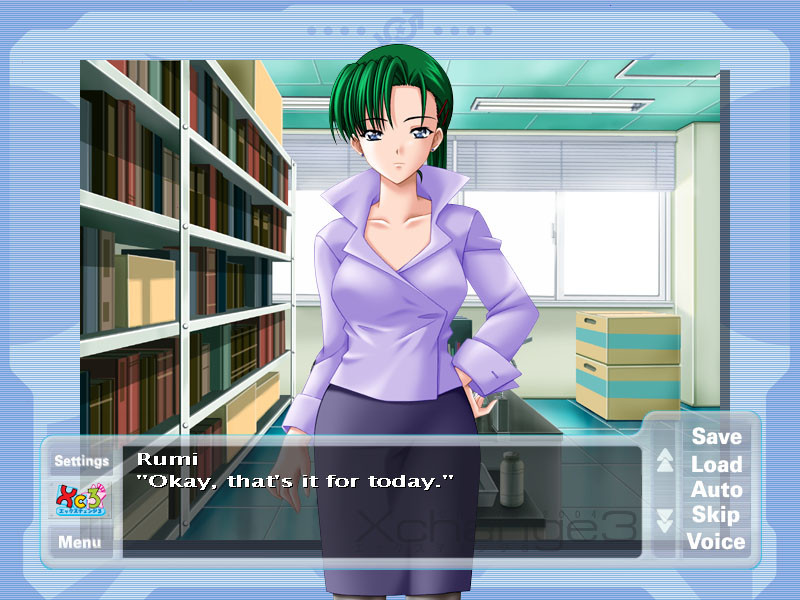Open the game Menu
This screenshot has height=600, width=800.
click(79, 543)
